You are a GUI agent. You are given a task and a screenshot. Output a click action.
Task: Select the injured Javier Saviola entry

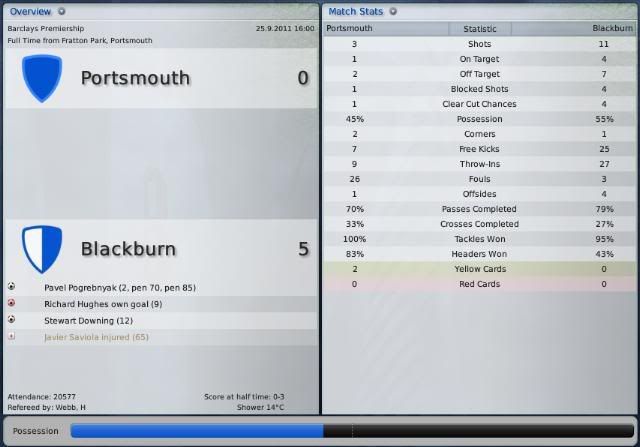(x=96, y=337)
